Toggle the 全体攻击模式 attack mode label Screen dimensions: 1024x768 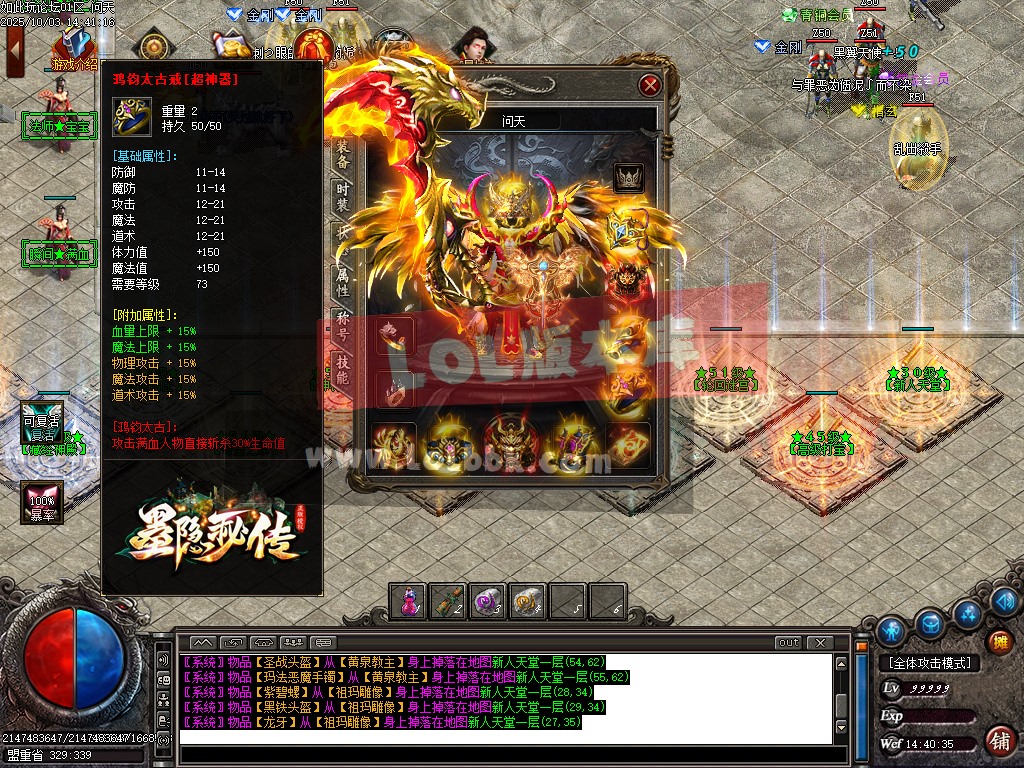[929, 663]
